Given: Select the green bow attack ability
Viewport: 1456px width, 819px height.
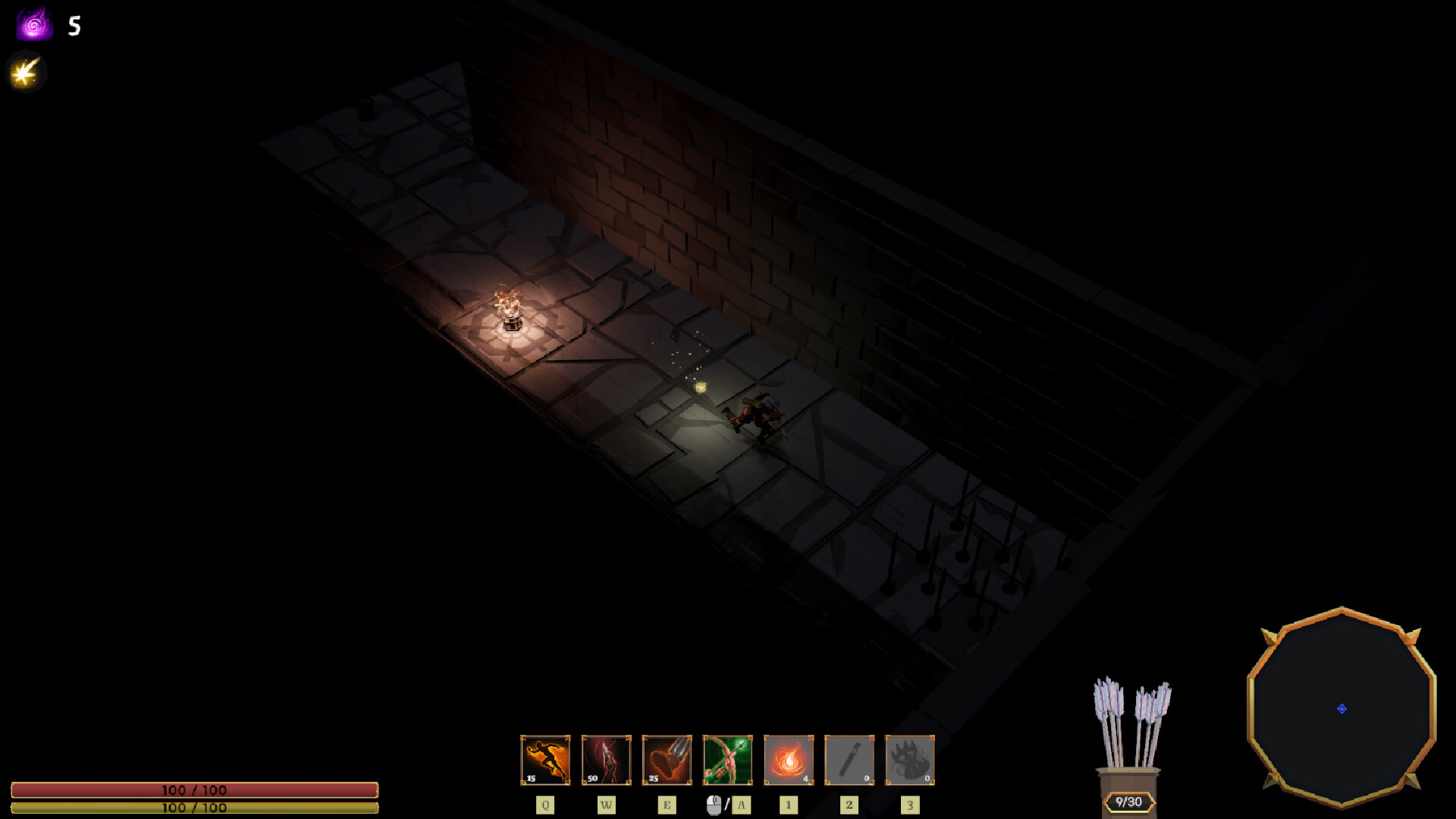Looking at the screenshot, I should point(727,758).
